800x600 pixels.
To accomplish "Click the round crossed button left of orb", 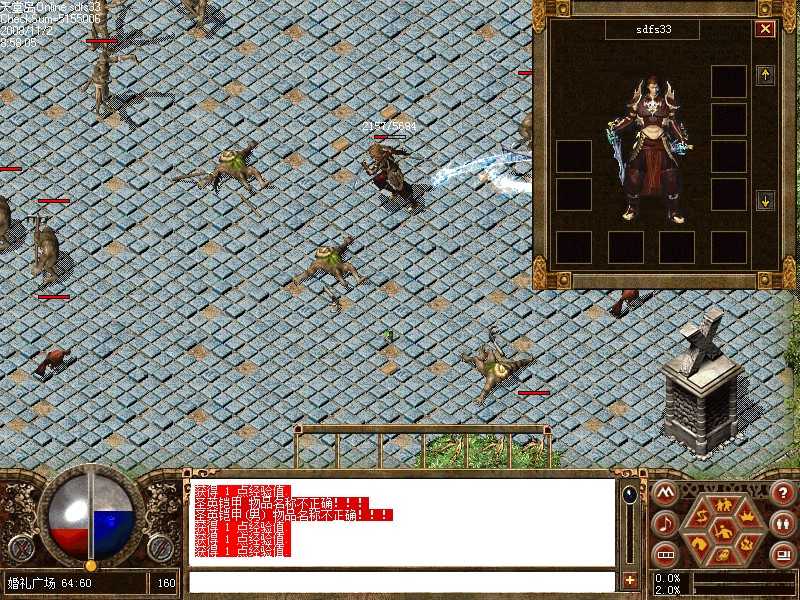I will coord(23,547).
